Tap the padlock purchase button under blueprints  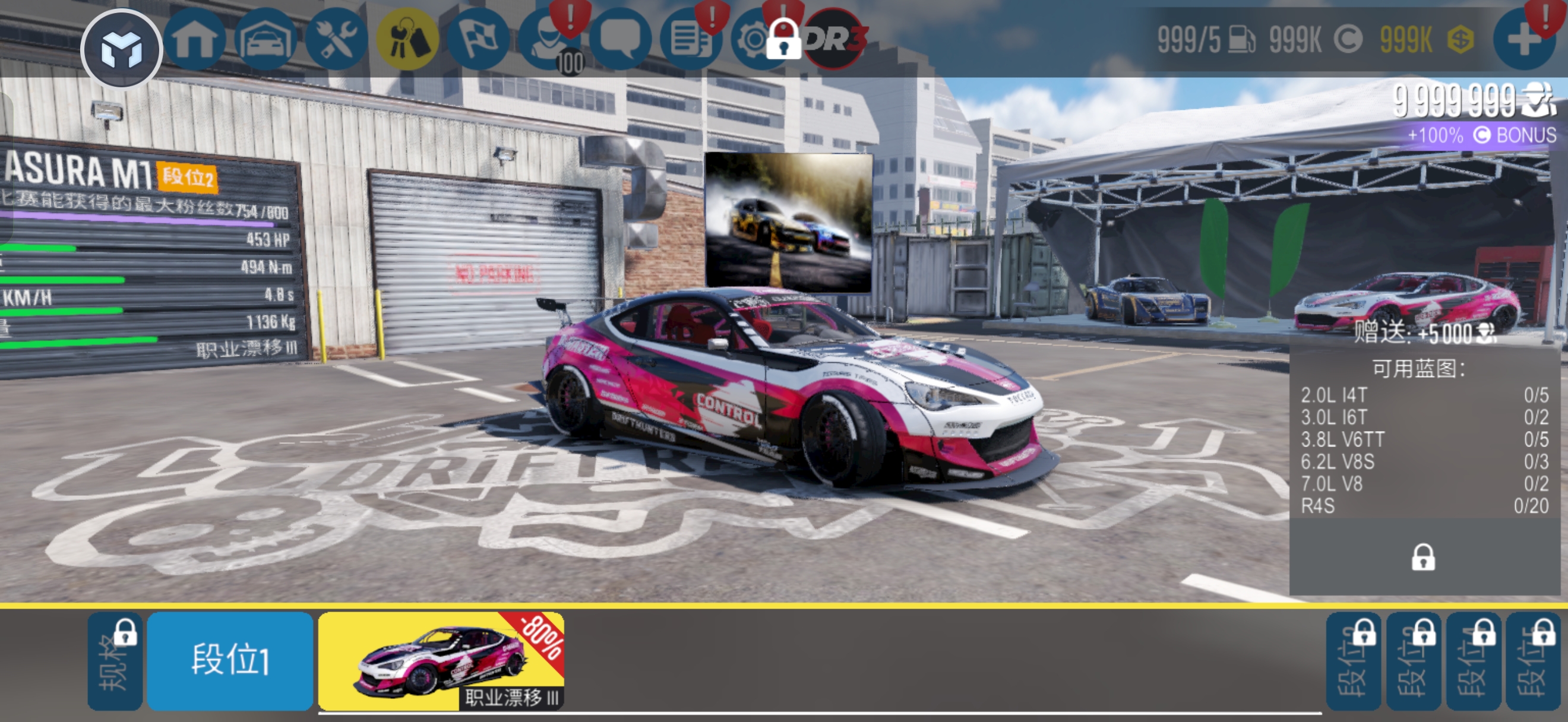[x=1422, y=557]
